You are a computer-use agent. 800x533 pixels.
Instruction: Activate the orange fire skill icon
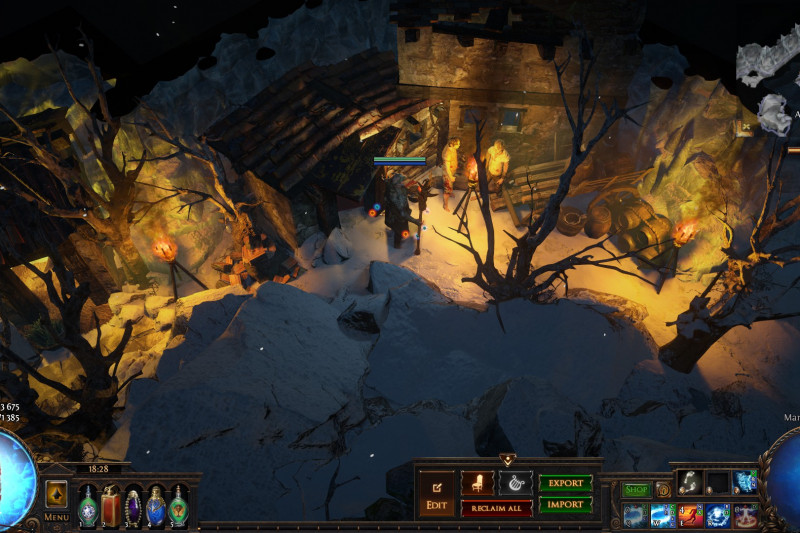pyautogui.click(x=691, y=515)
